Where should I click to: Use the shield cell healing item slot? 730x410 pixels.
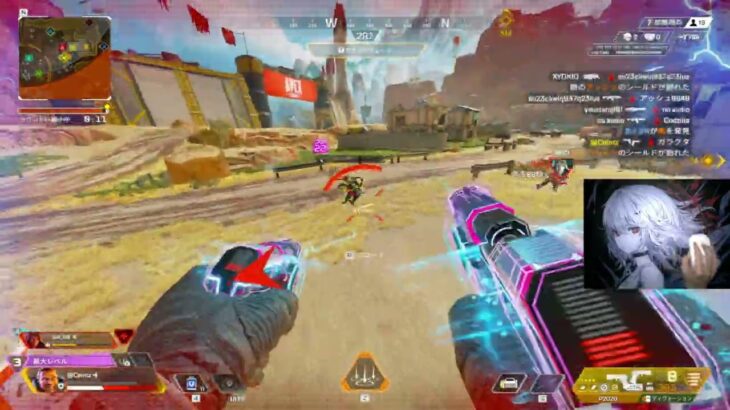(x=190, y=382)
